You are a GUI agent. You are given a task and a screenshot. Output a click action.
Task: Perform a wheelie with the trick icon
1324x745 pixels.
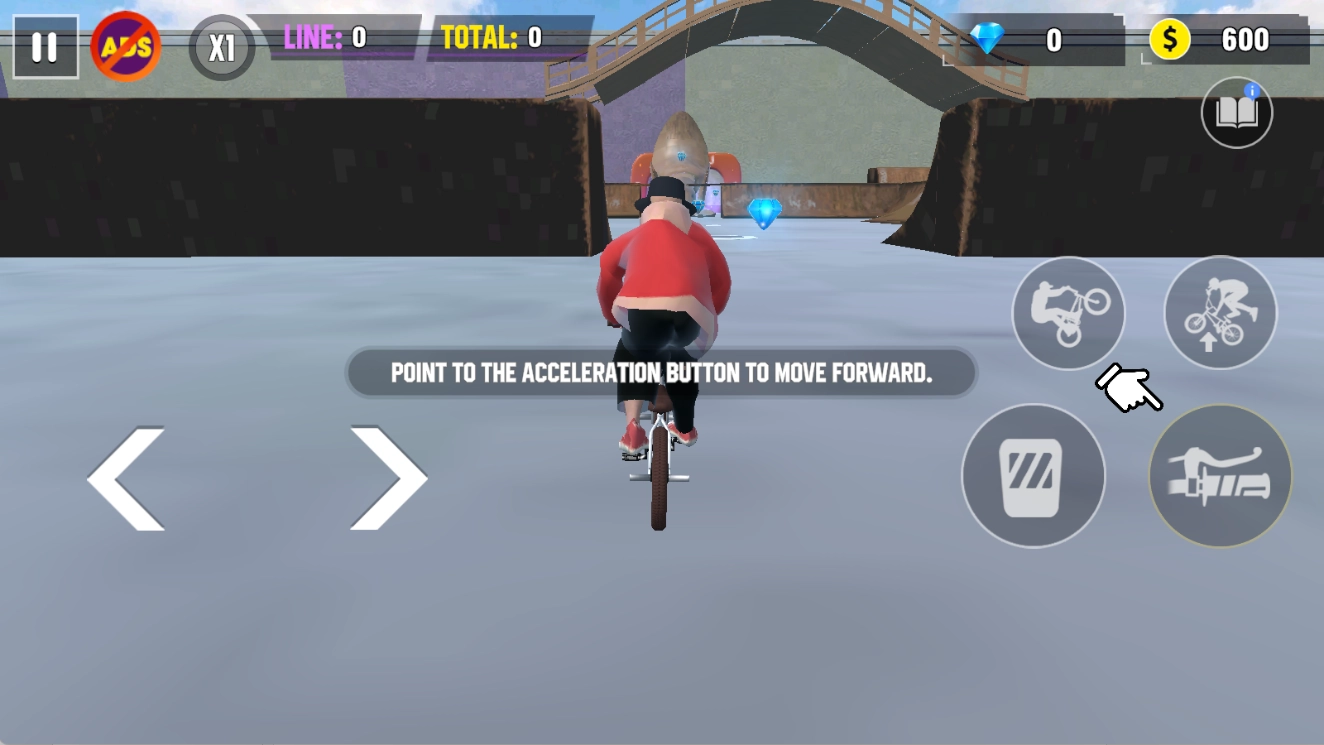point(1067,312)
